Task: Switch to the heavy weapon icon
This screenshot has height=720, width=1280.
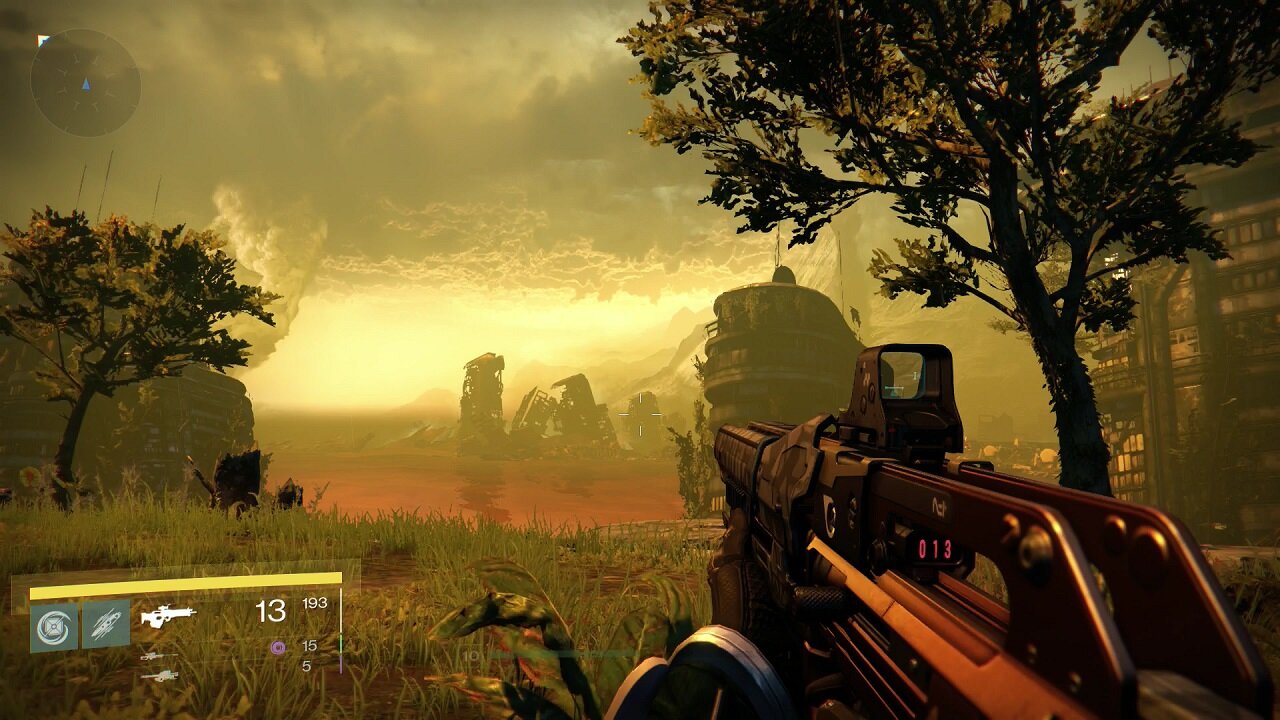Action: (159, 676)
